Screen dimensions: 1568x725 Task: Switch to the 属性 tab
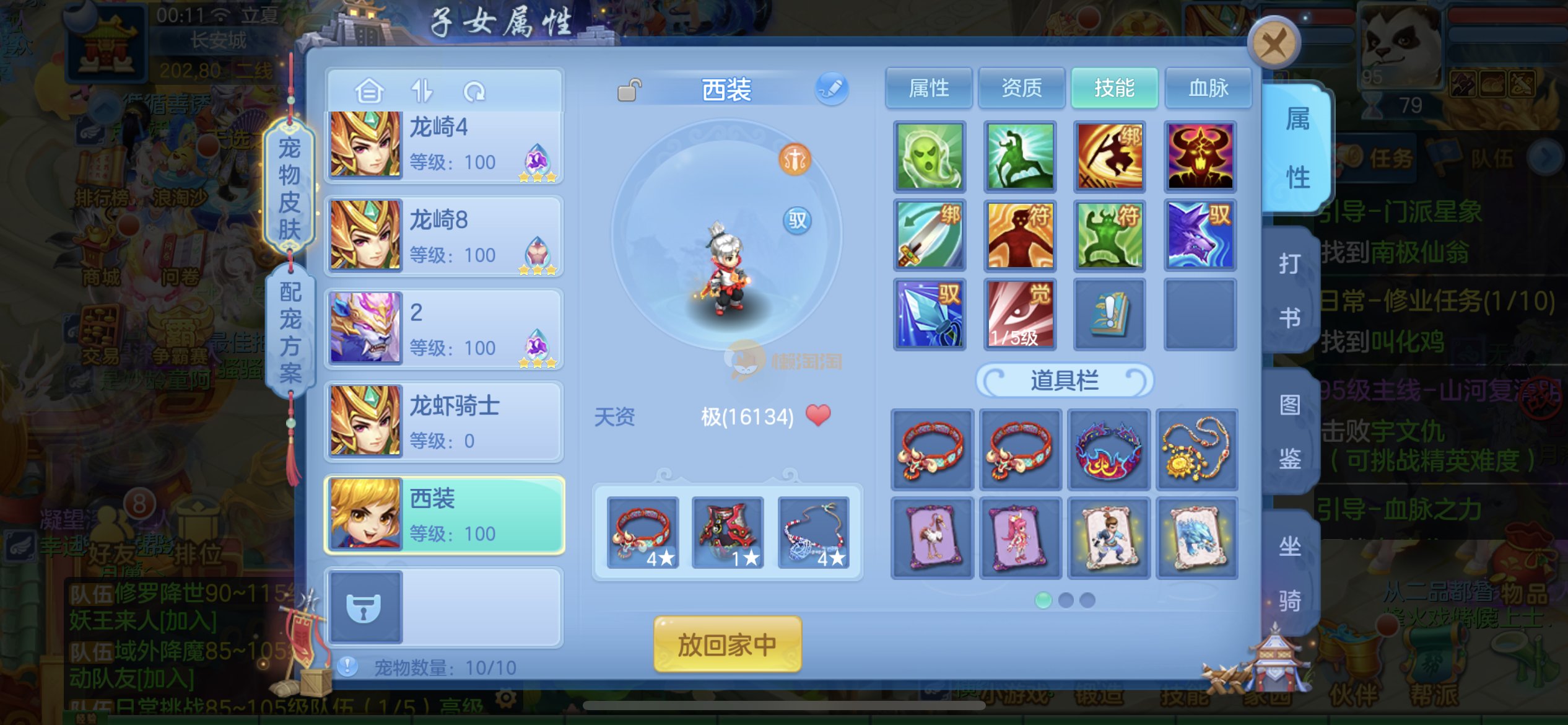pos(928,88)
